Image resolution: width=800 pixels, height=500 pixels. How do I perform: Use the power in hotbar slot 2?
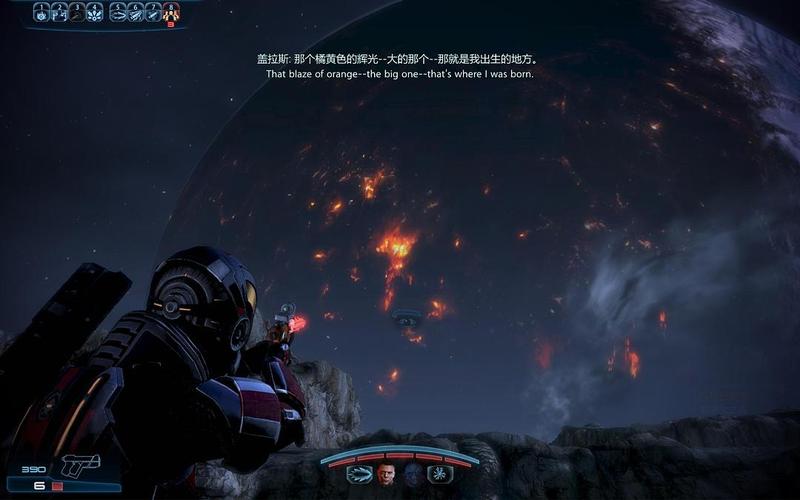[59, 12]
